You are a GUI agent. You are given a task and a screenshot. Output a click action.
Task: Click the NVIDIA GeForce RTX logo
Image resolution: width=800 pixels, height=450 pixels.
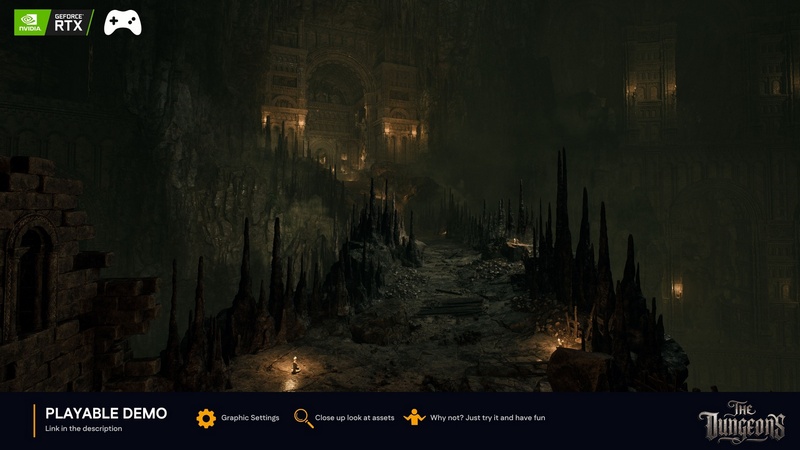coord(53,22)
